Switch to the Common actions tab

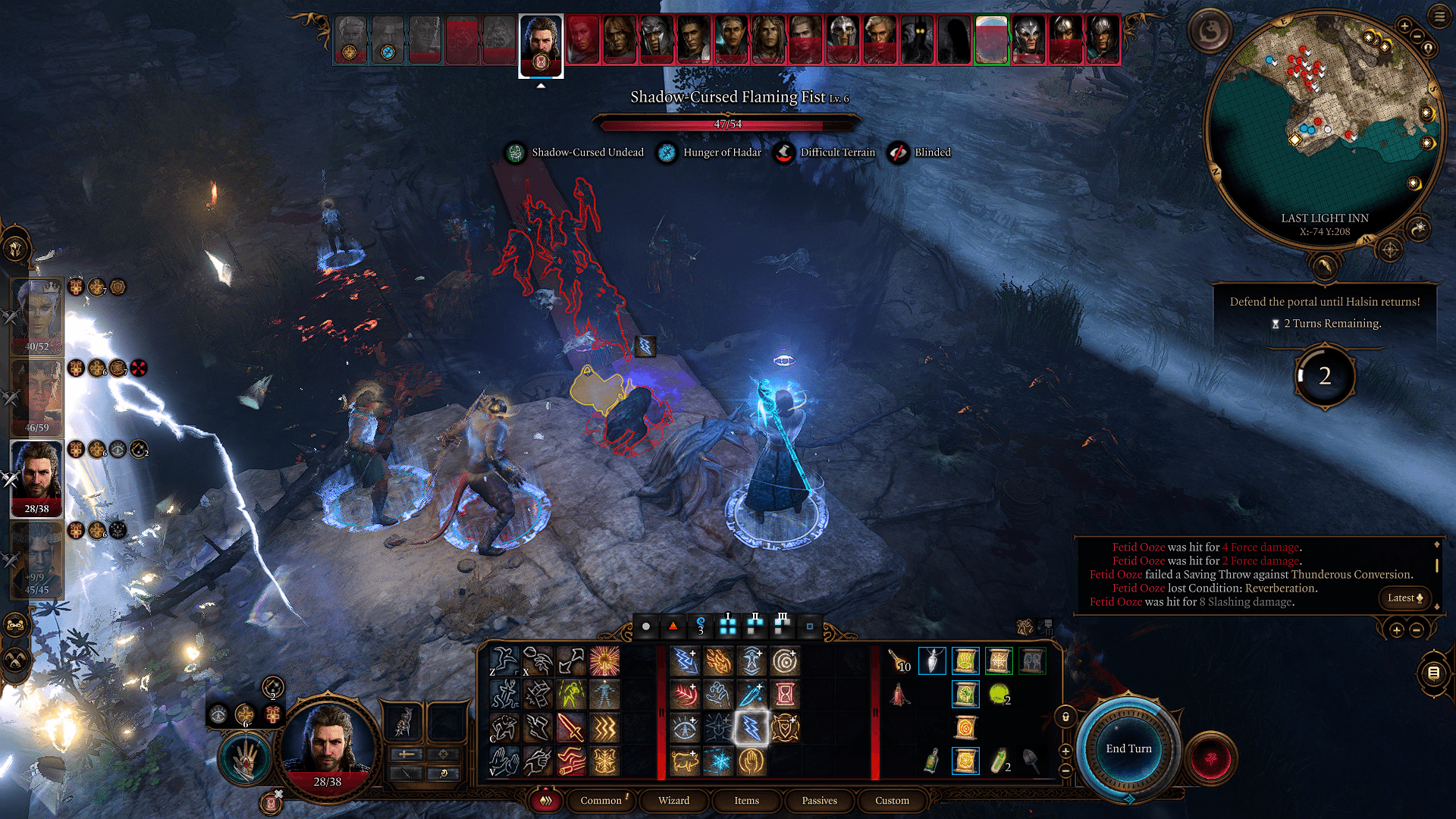(x=601, y=801)
